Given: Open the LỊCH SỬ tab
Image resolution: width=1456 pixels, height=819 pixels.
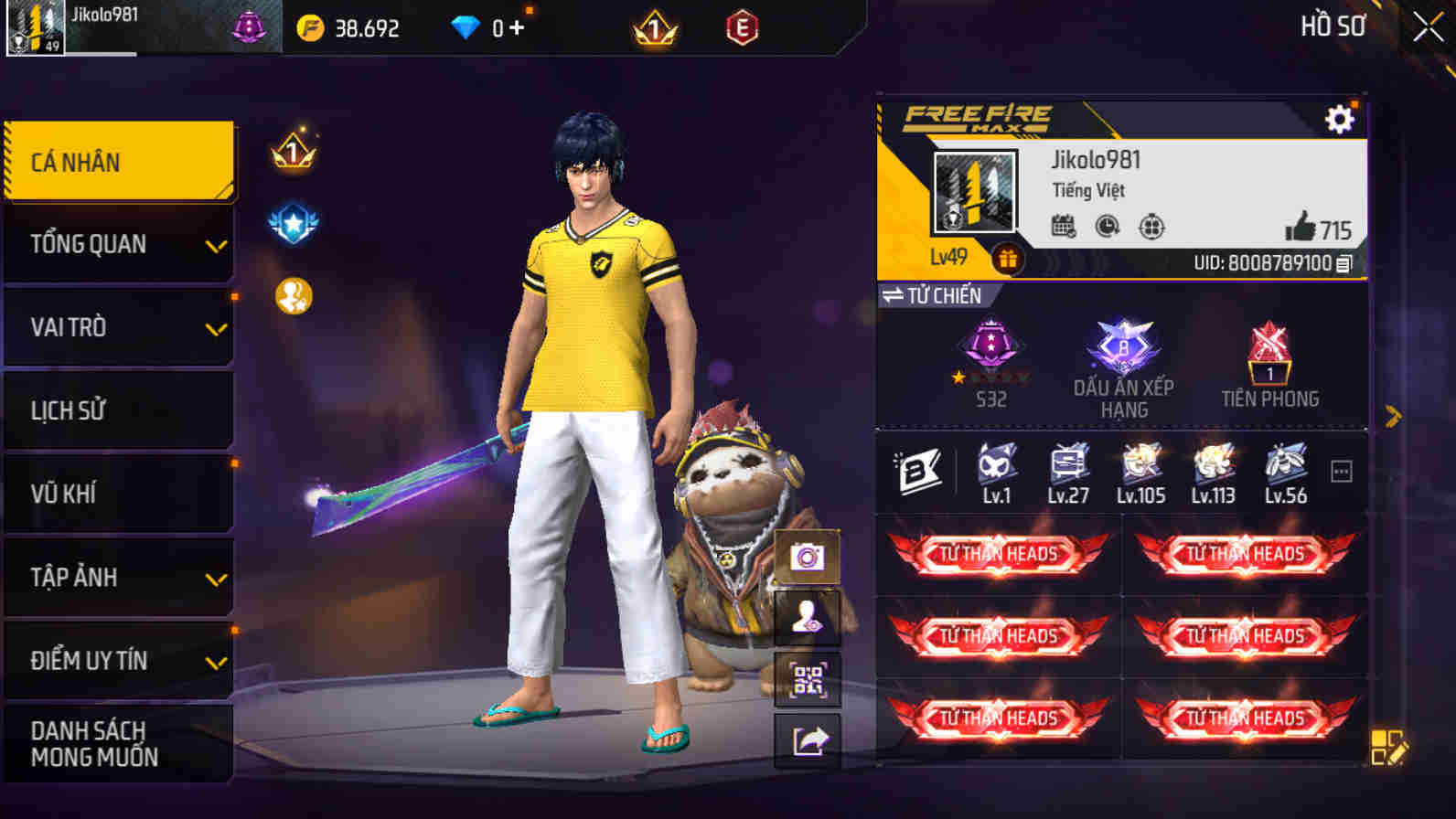Looking at the screenshot, I should coord(119,409).
